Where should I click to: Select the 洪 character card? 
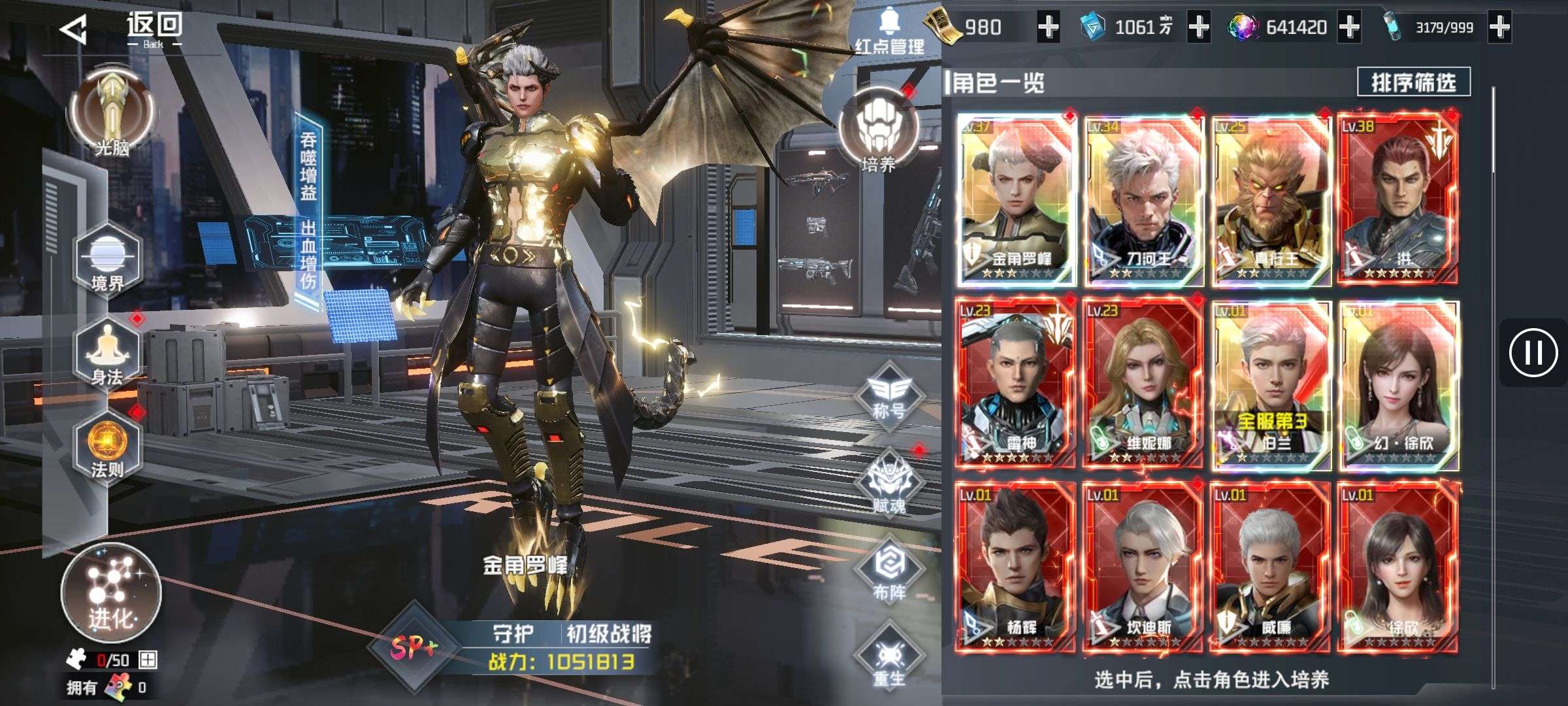pos(1398,199)
